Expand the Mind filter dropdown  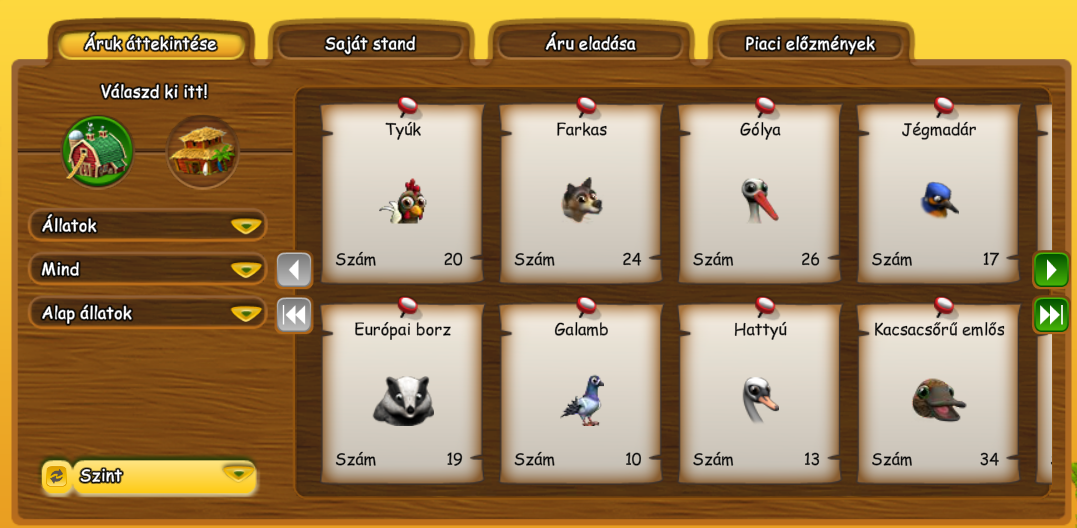pos(148,270)
